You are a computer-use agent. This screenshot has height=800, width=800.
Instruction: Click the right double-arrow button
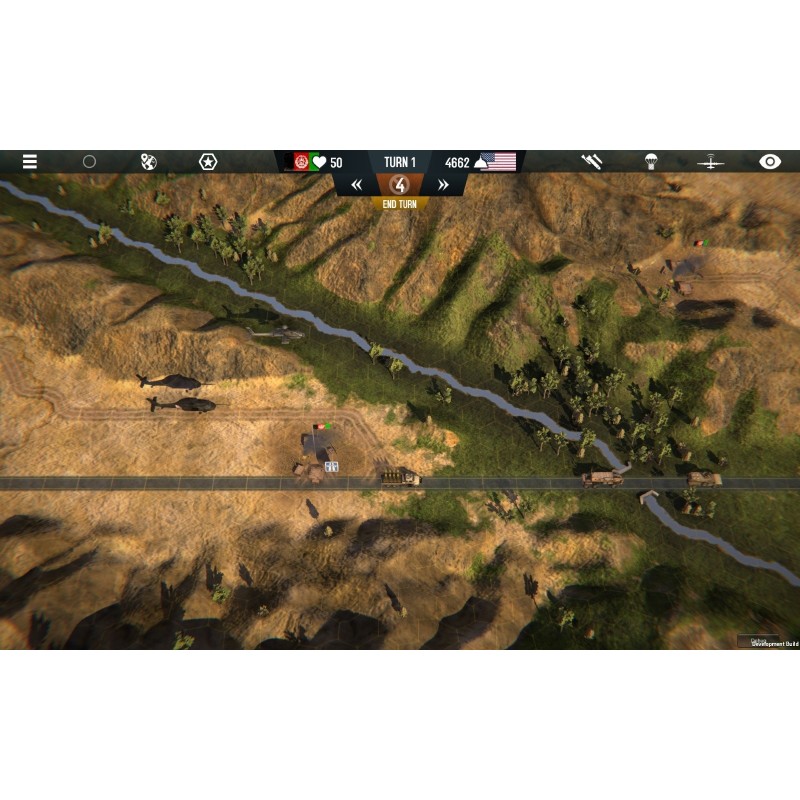coord(443,185)
